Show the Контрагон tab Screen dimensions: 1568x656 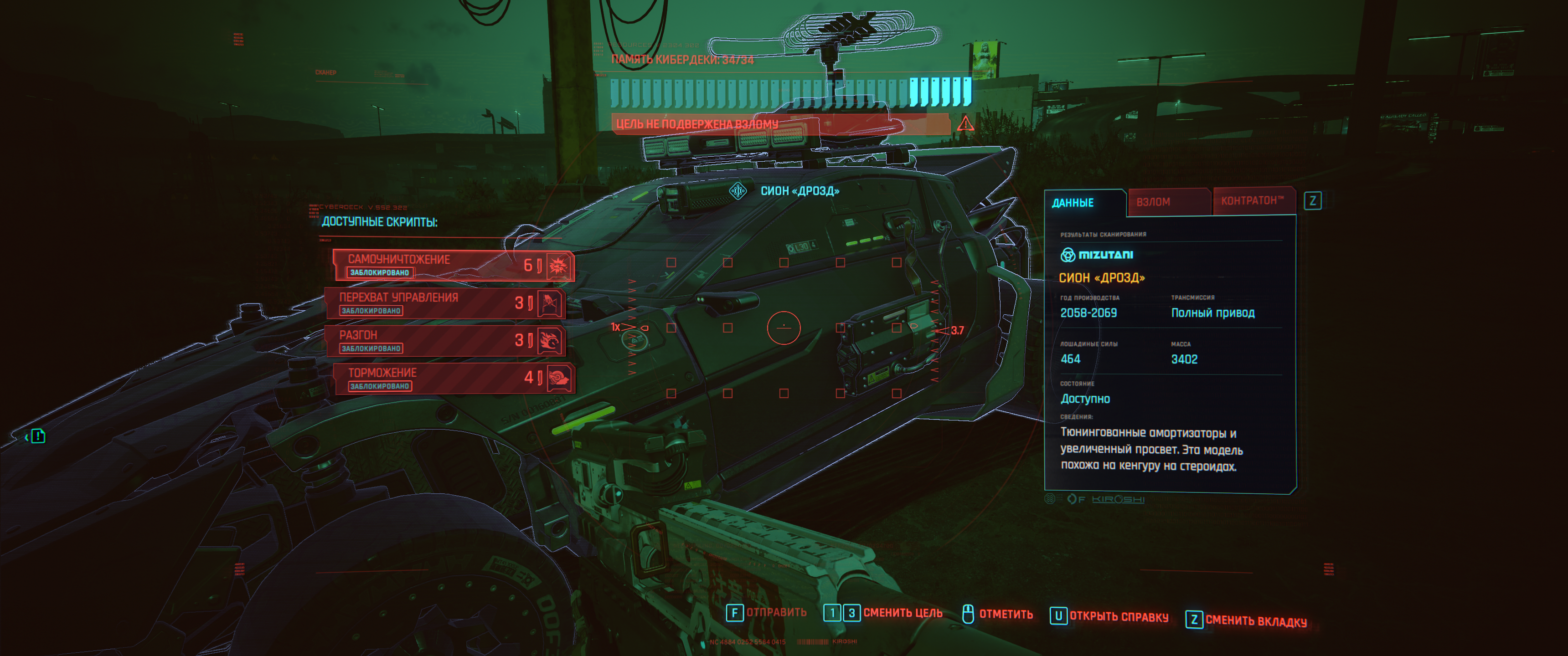[x=1252, y=201]
